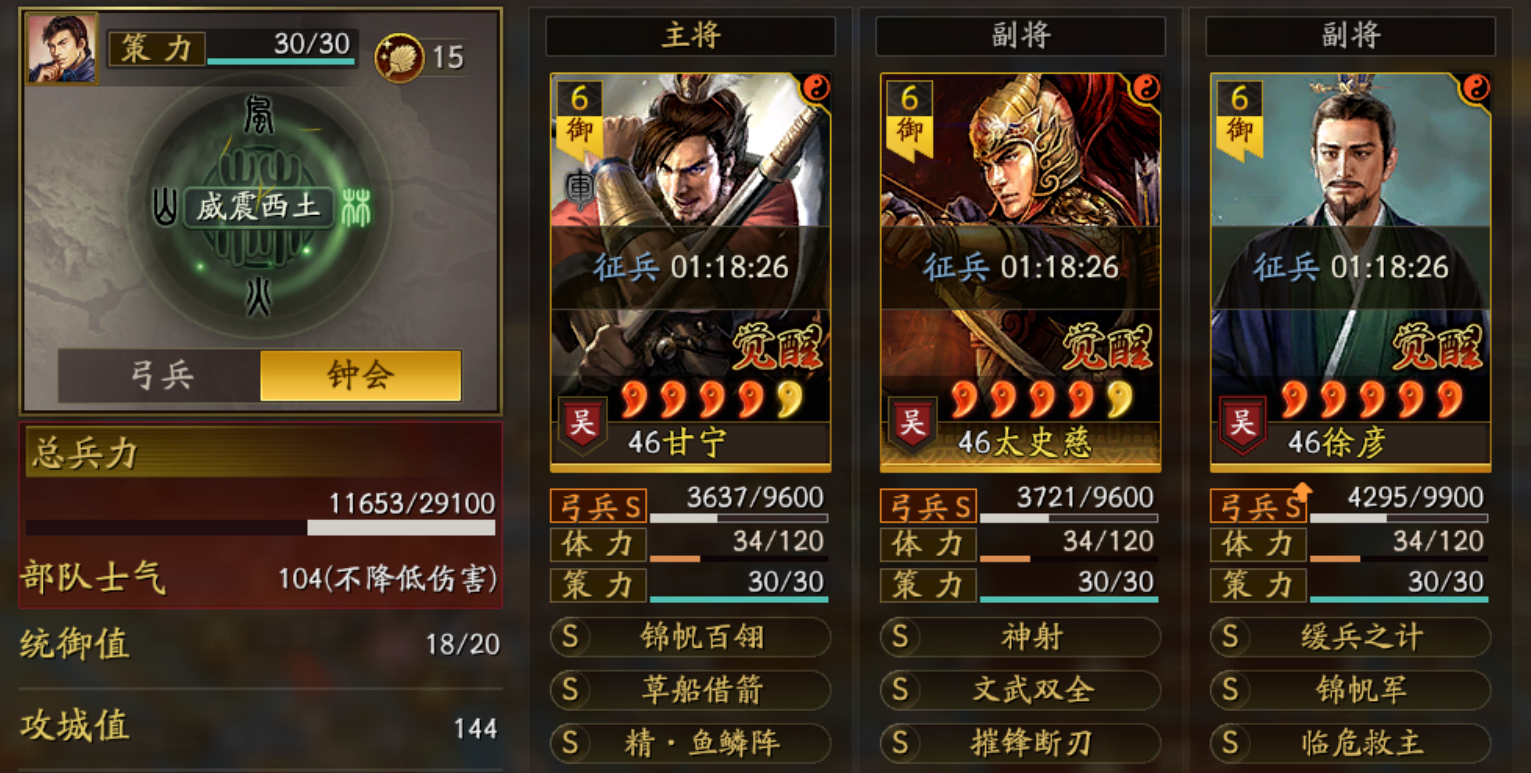The height and width of the screenshot is (773, 1531).
Task: Click the 临危救主 skill button
Action: [x=1349, y=742]
